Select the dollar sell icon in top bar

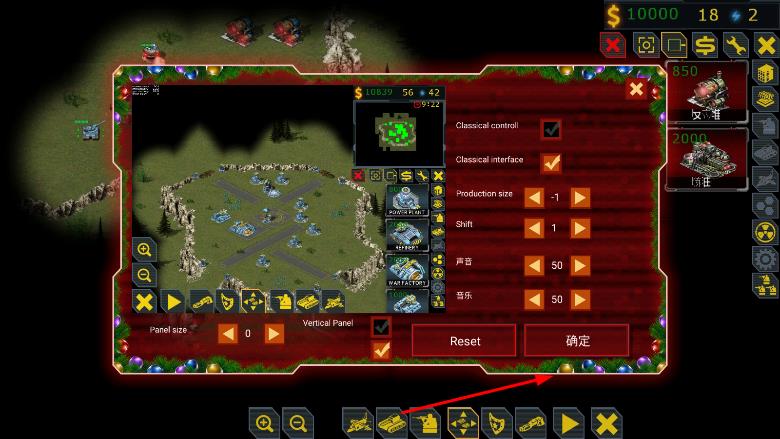(x=705, y=45)
